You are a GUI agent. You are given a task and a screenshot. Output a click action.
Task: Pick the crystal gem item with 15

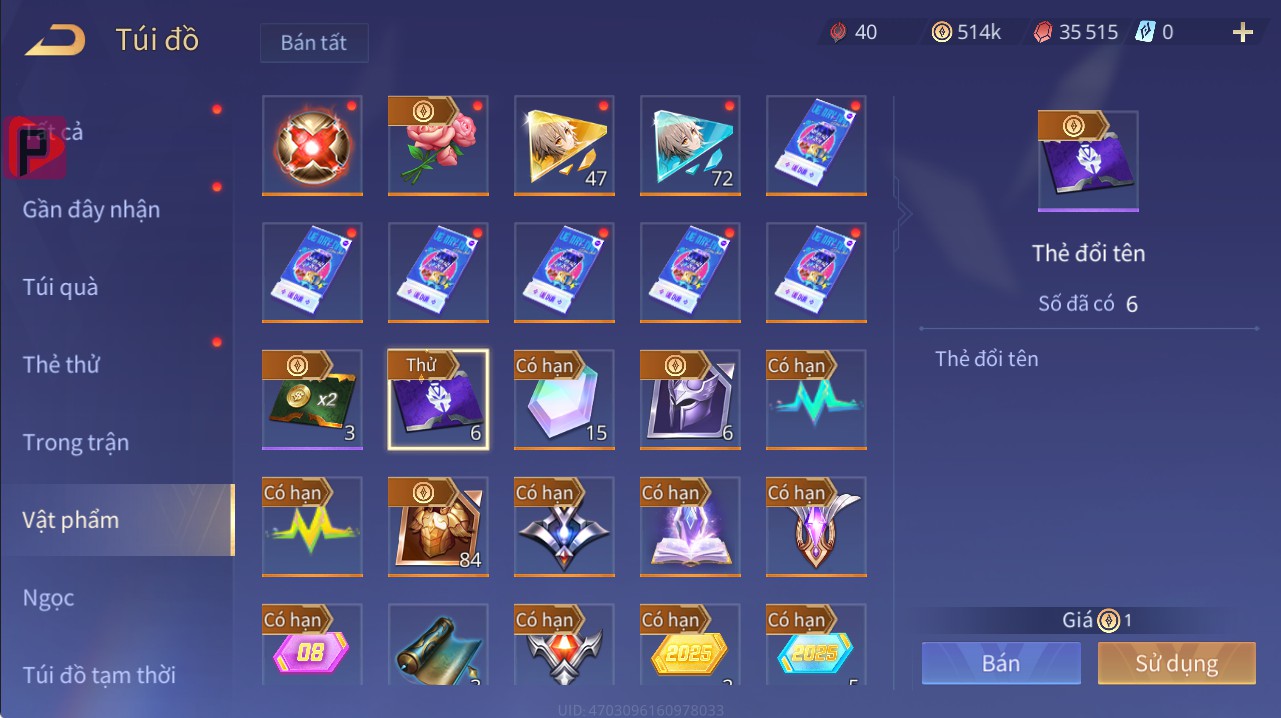tap(564, 400)
